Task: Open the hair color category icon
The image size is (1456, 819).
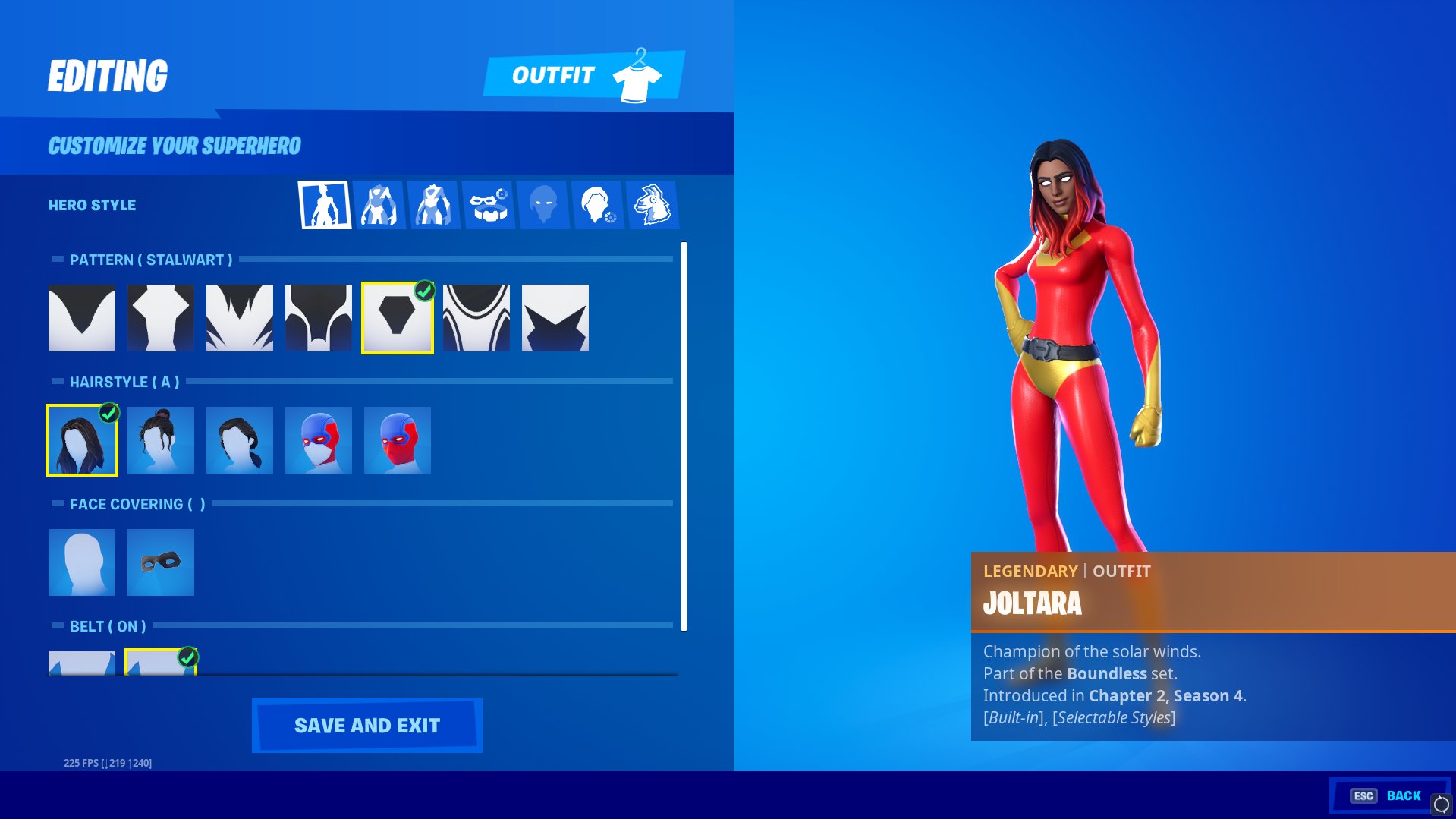Action: point(599,203)
